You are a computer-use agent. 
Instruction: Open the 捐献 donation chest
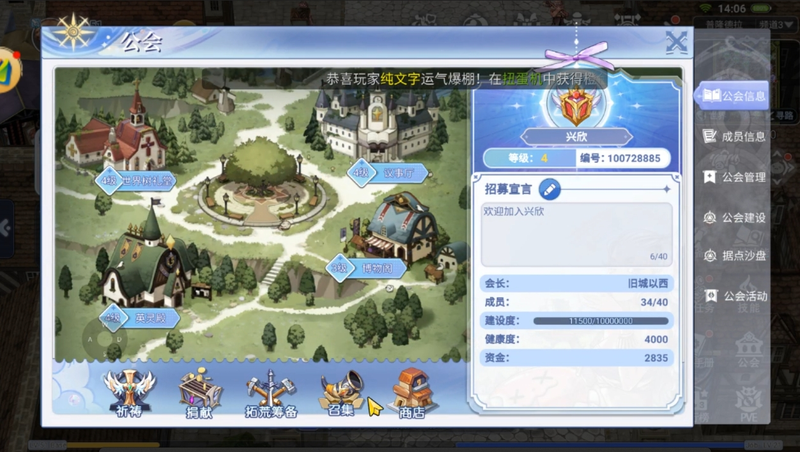coord(199,391)
